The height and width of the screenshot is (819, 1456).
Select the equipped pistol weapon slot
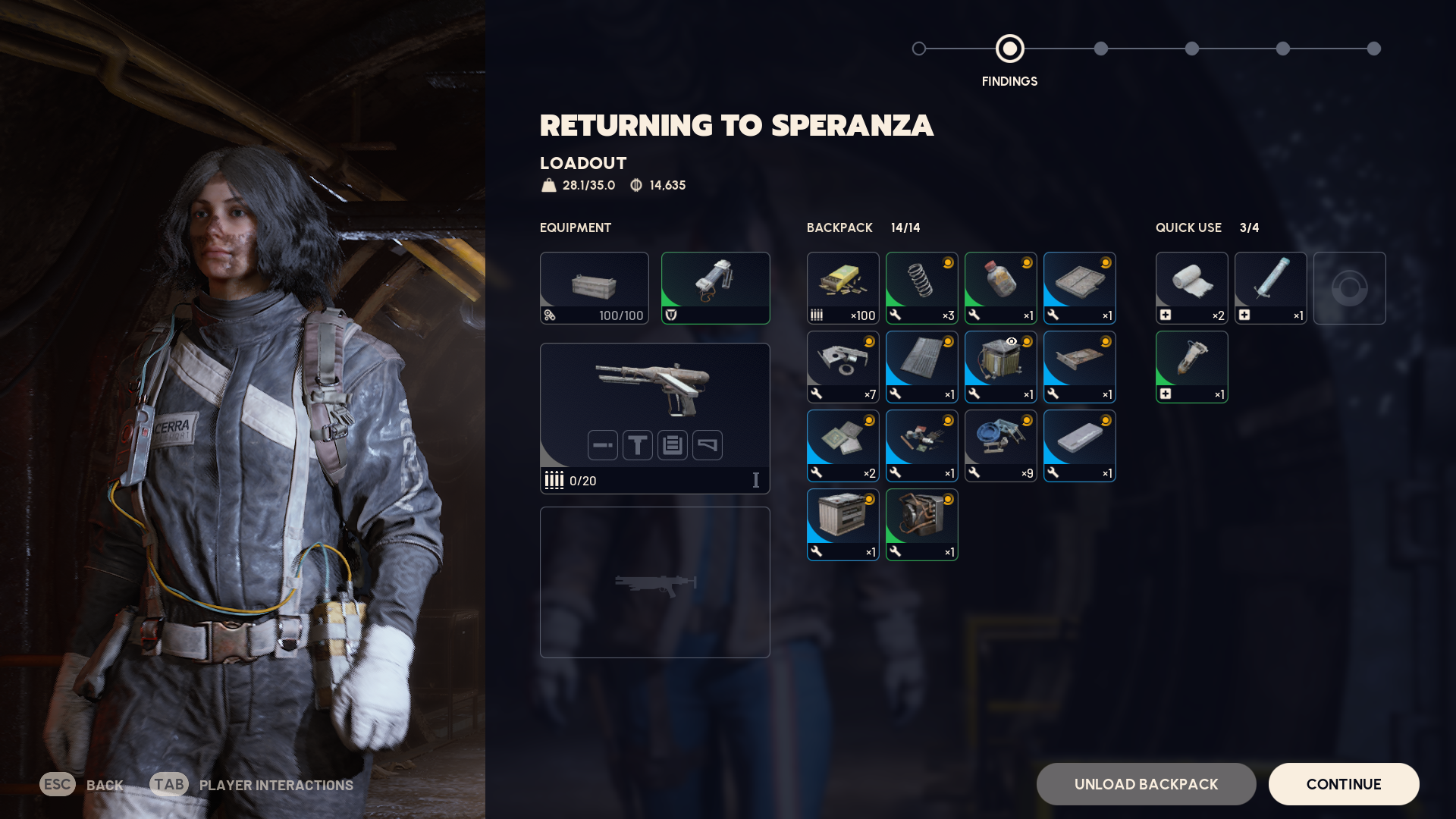coord(654,418)
